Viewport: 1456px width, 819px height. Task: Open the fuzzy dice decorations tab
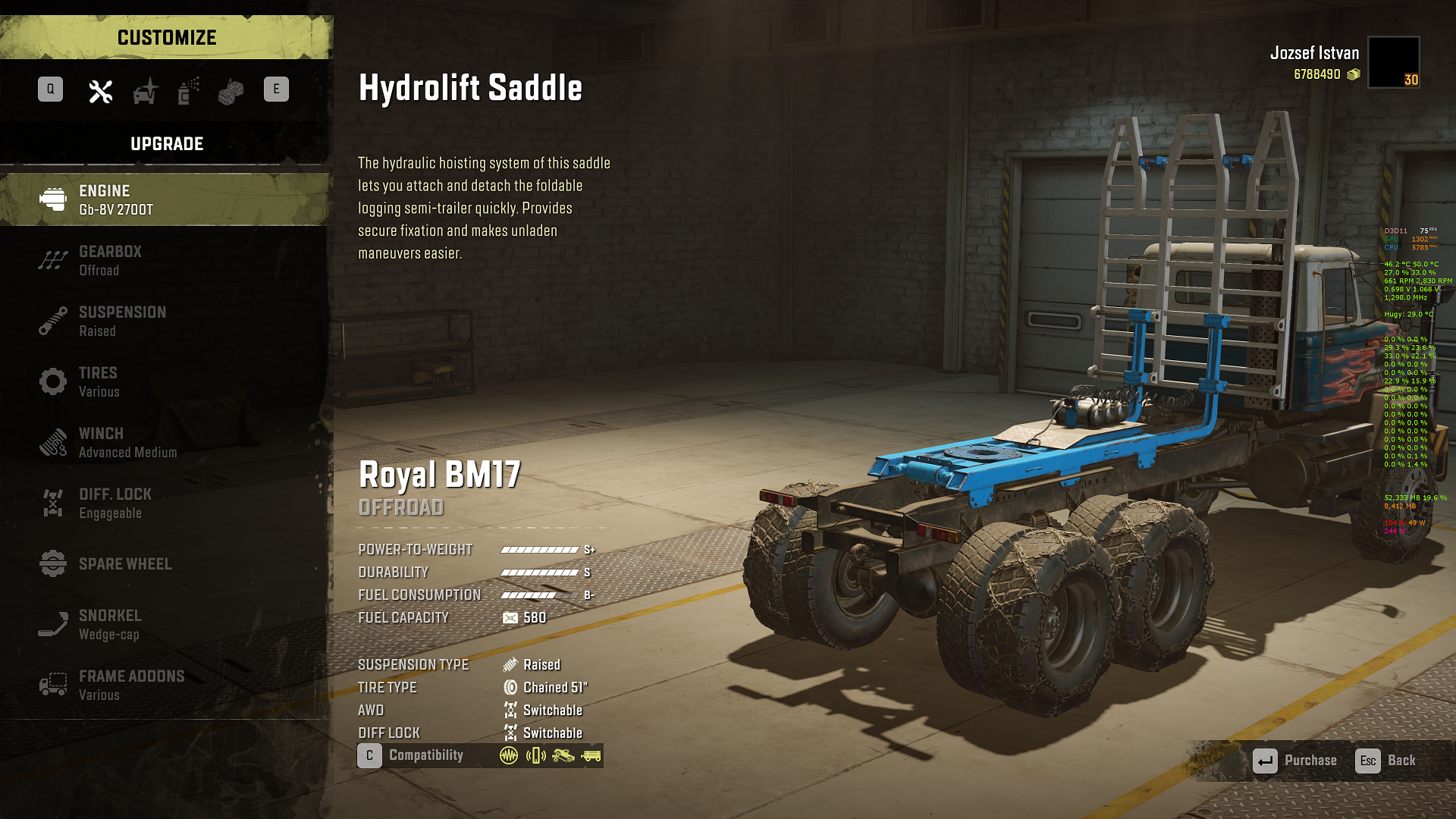coord(231,91)
